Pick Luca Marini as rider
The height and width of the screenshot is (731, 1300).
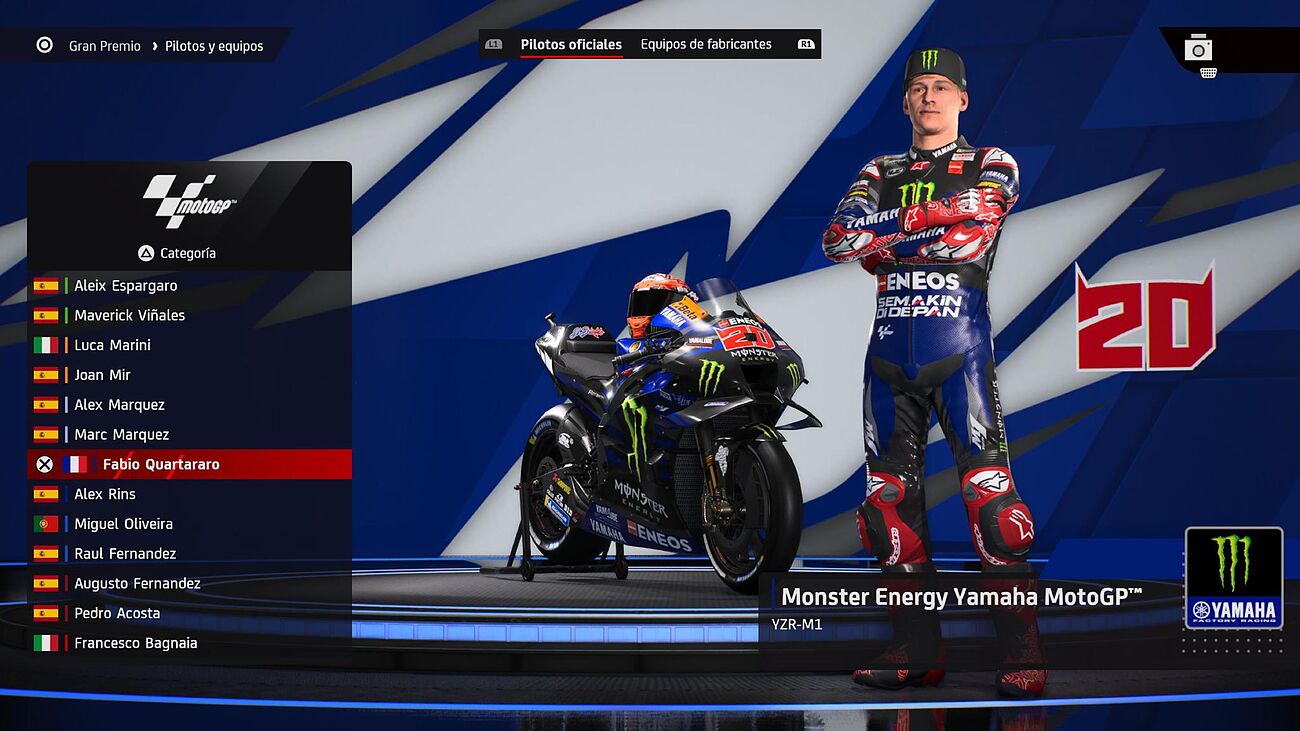(x=112, y=345)
